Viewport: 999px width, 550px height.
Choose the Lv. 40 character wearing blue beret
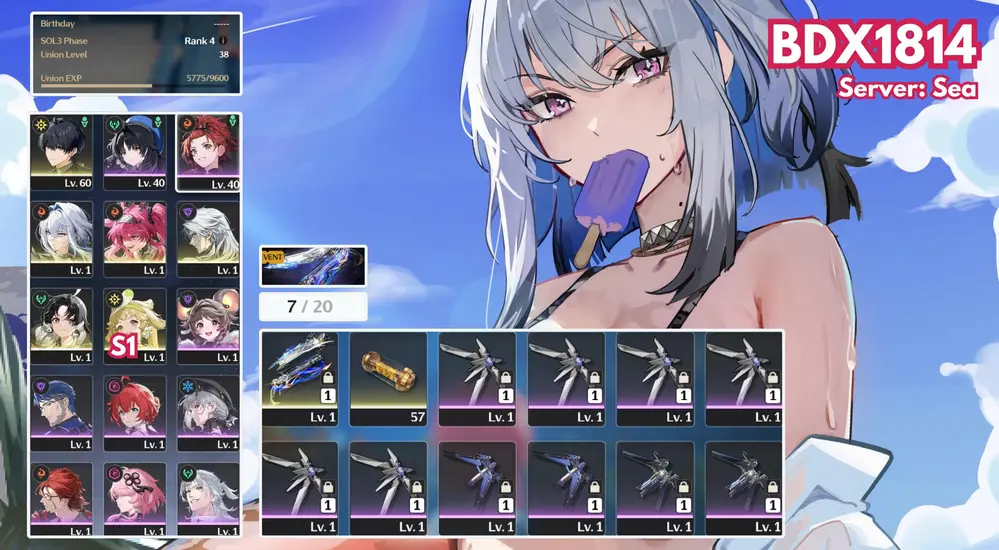tap(134, 150)
